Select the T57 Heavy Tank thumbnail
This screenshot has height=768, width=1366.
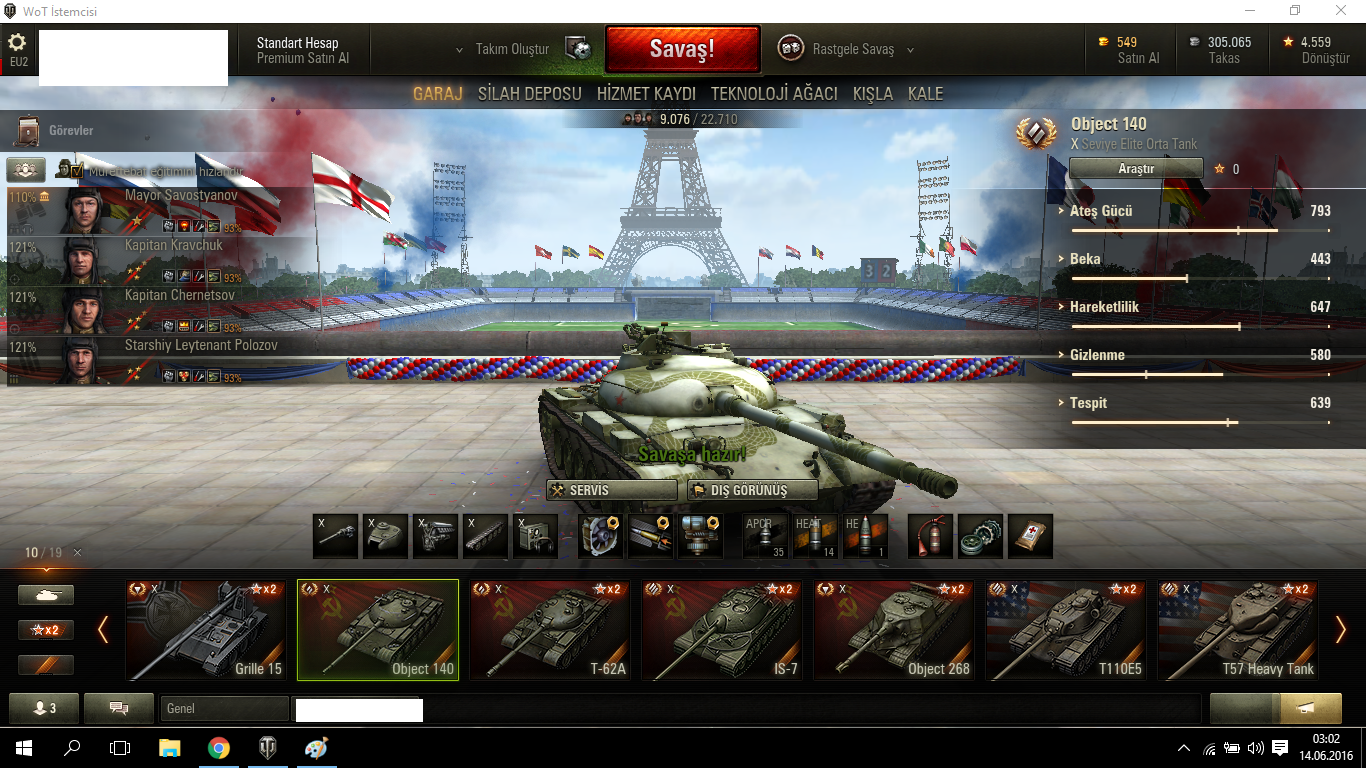pos(1238,630)
